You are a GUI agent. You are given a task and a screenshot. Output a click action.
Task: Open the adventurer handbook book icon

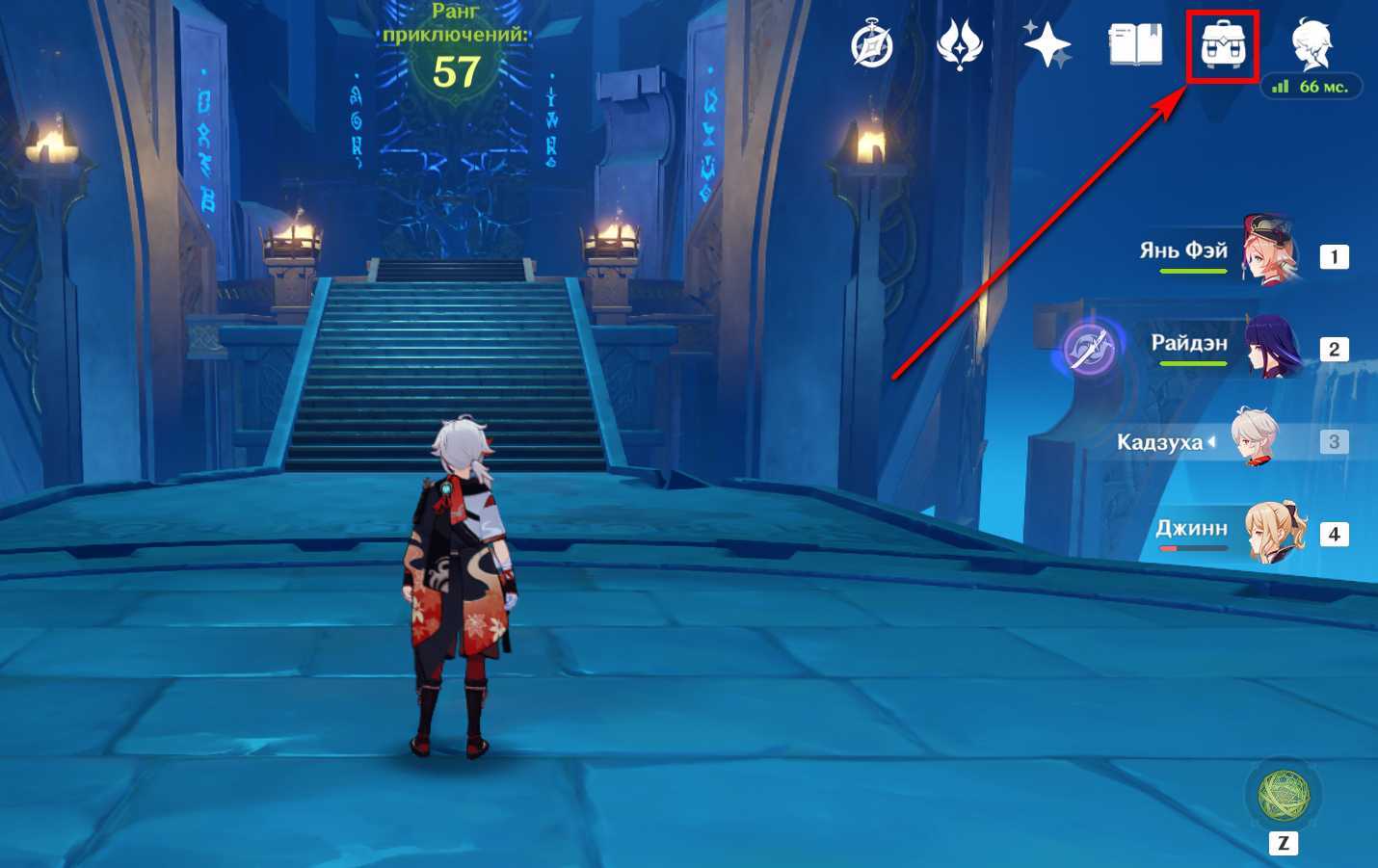point(1135,44)
